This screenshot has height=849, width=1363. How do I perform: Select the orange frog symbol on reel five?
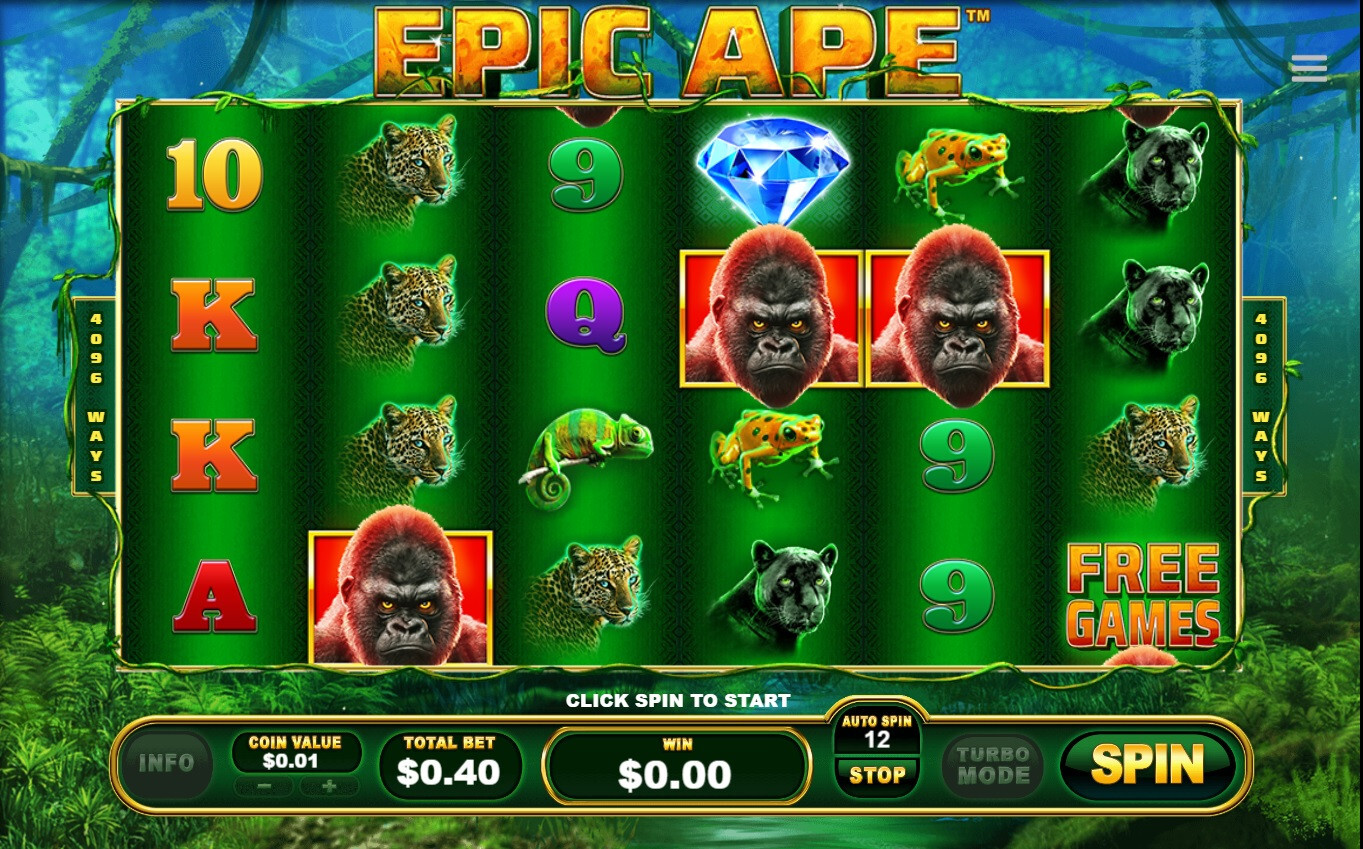pos(955,170)
